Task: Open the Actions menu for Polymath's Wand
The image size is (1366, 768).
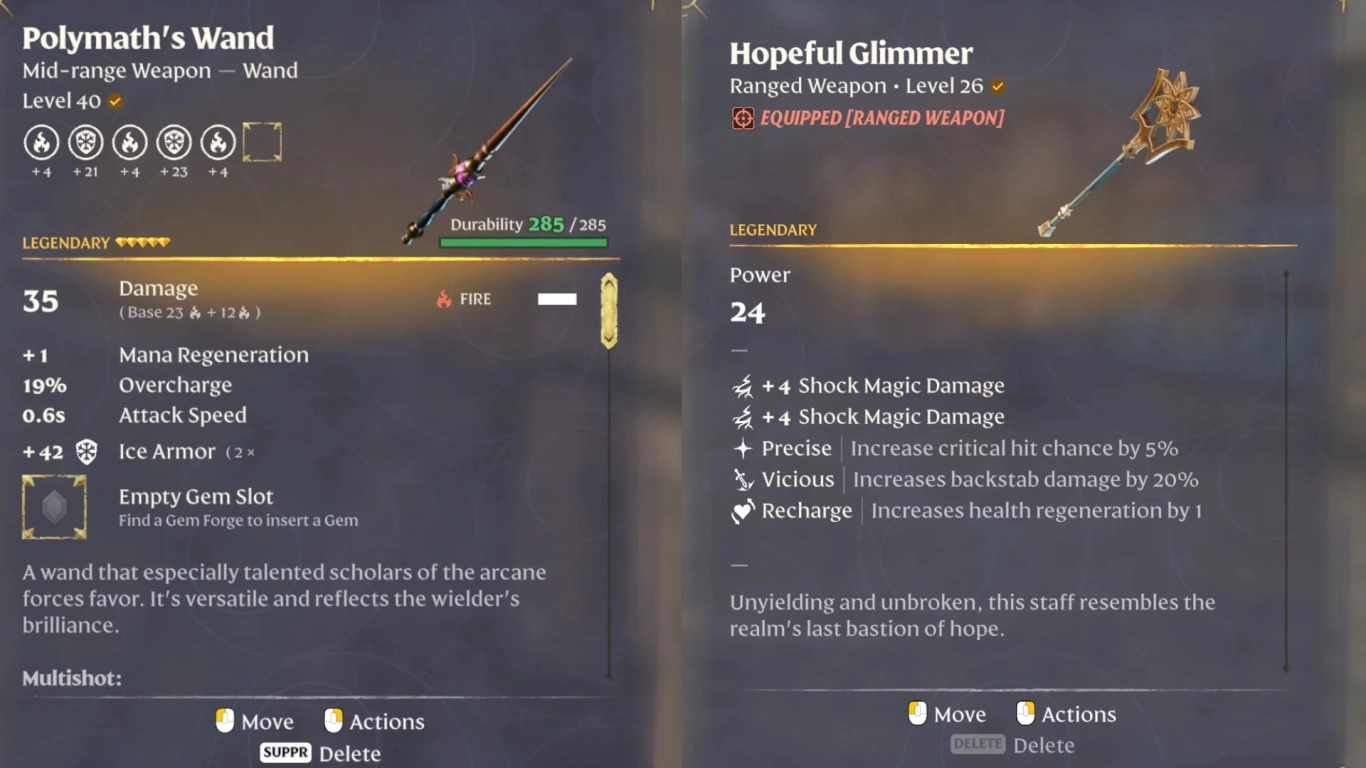Action: coord(374,721)
